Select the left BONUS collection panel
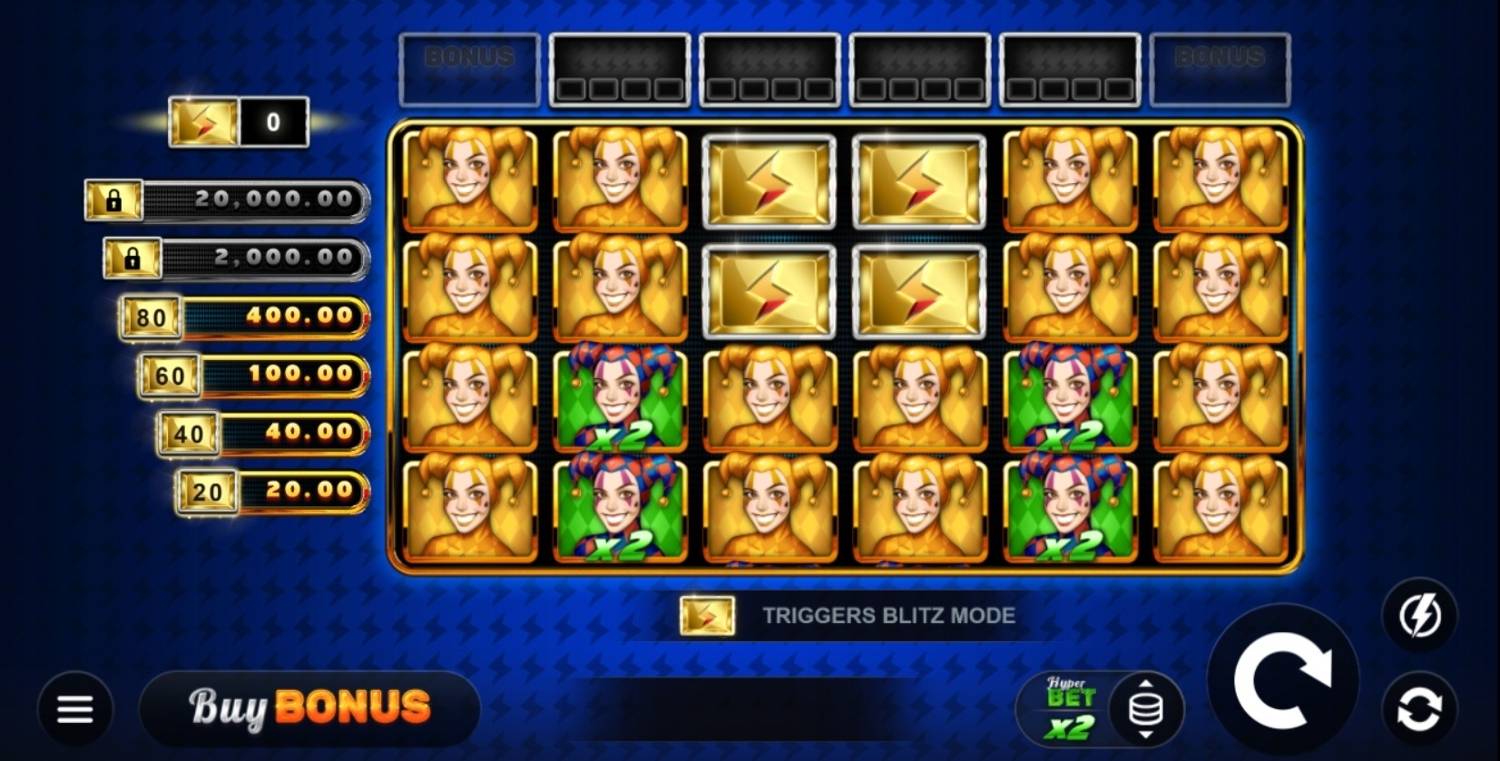 [x=470, y=70]
